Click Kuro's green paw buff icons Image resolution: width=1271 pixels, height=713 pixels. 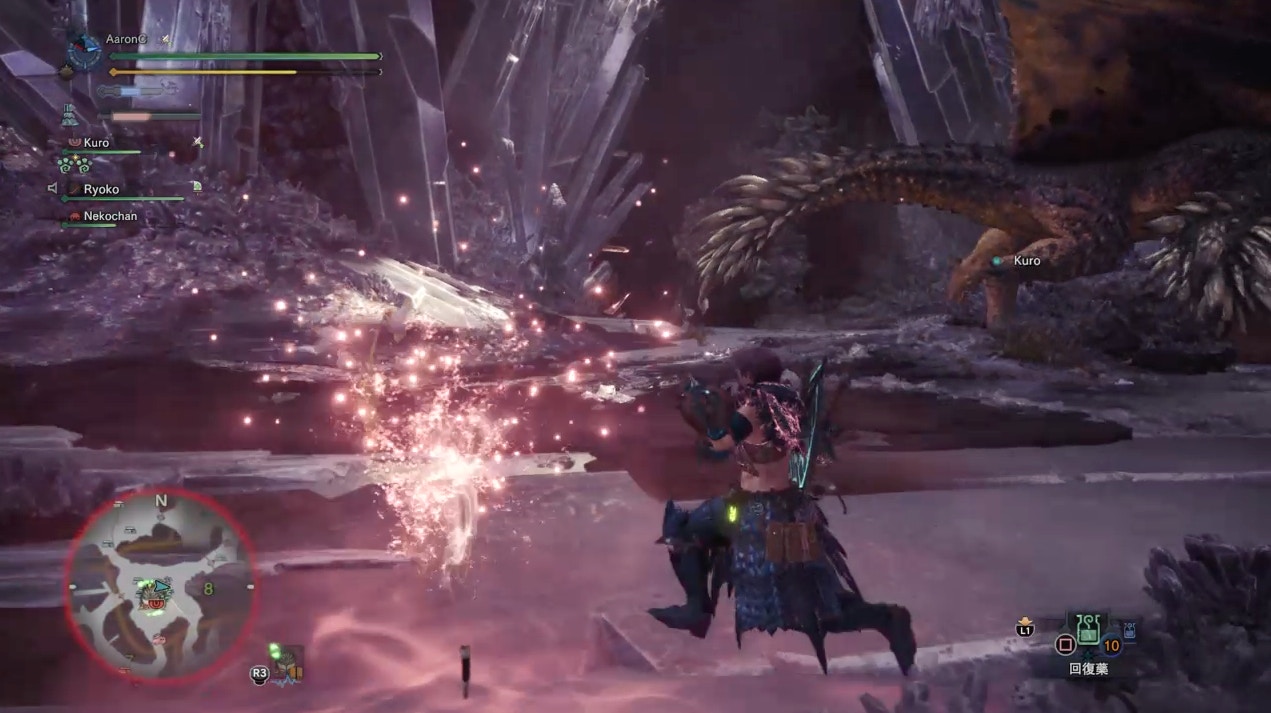74,164
